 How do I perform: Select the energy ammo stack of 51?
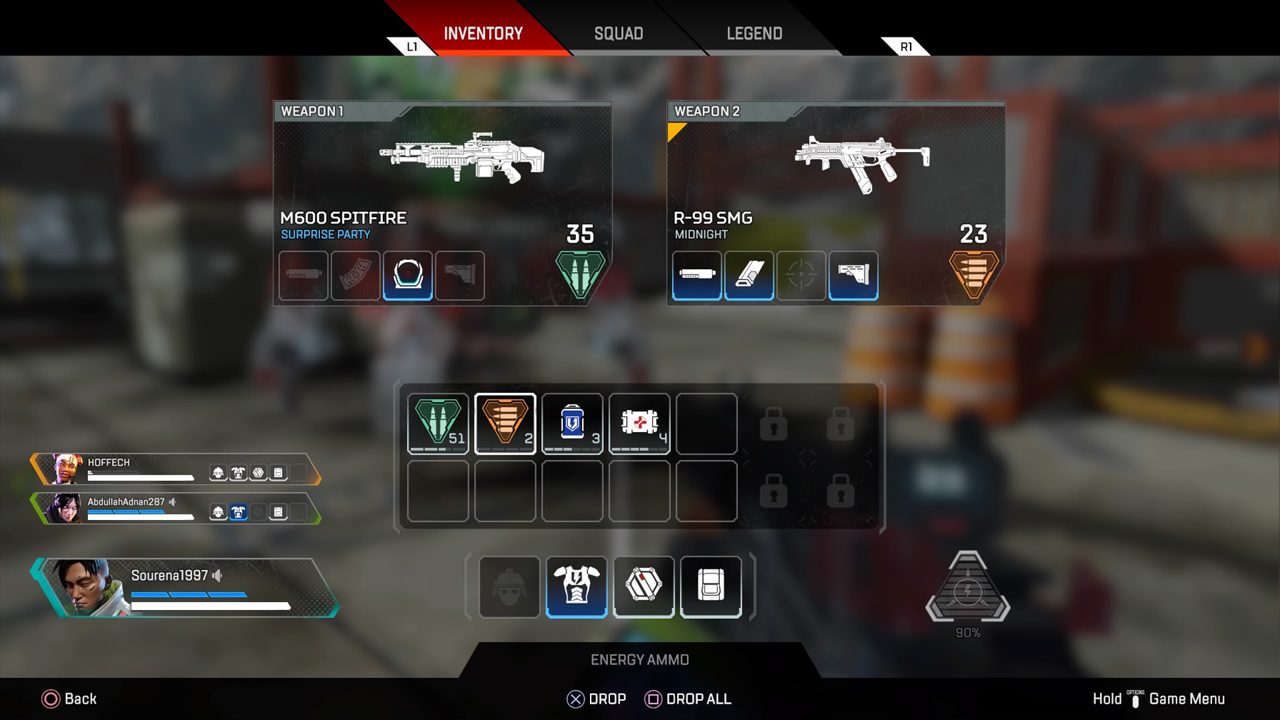(438, 424)
